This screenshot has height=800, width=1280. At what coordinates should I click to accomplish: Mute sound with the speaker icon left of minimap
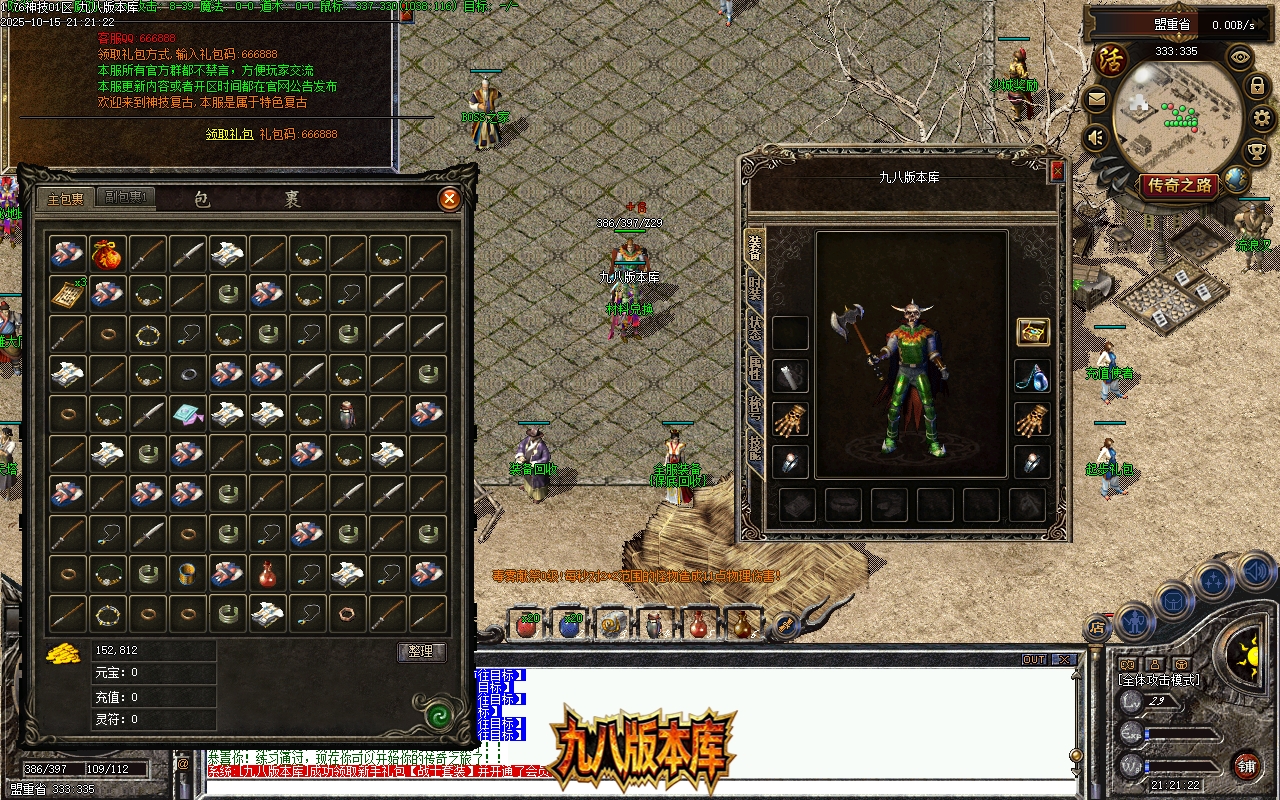(x=1094, y=137)
